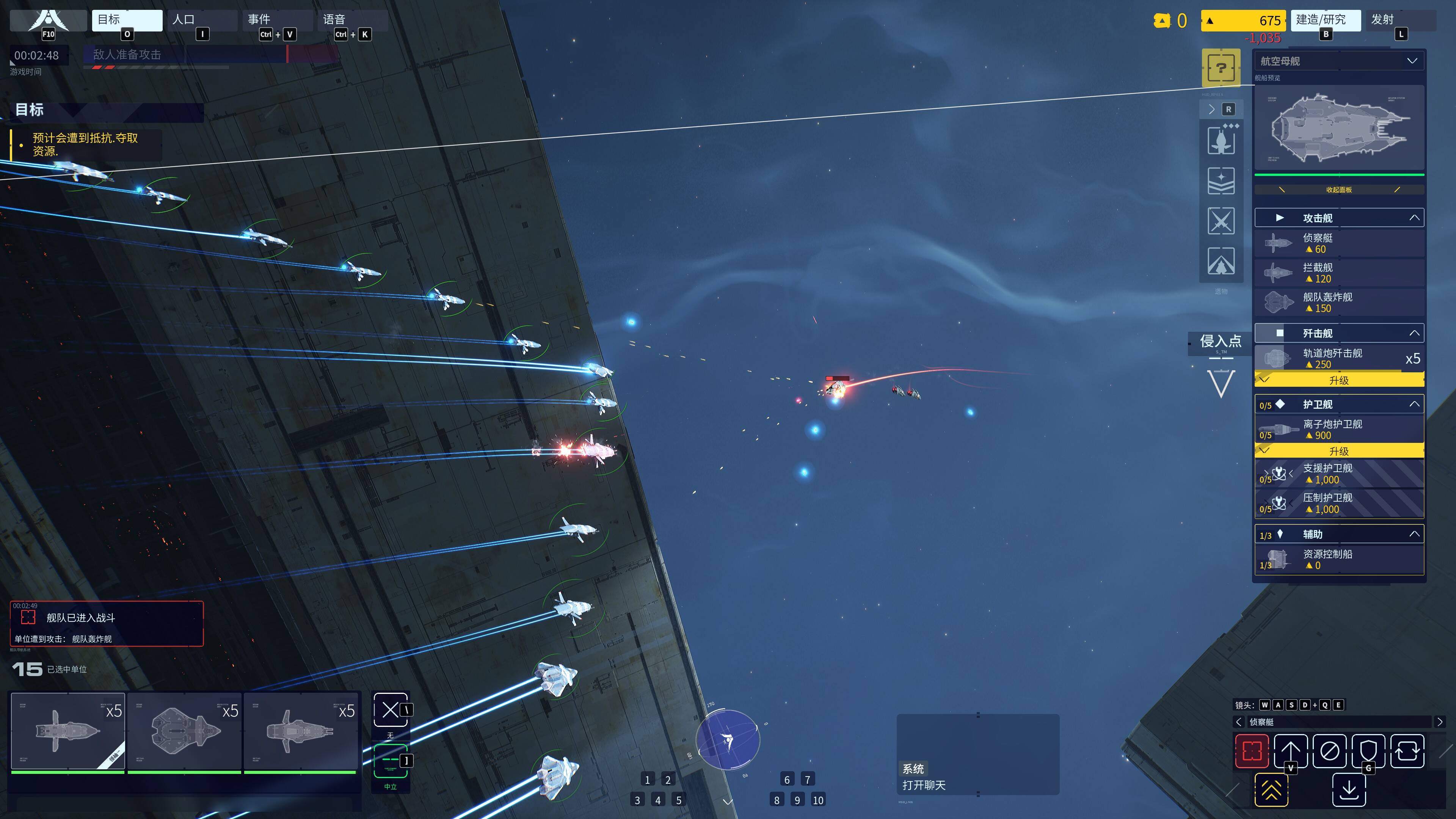Open the chat via 打开聊天

click(x=924, y=785)
